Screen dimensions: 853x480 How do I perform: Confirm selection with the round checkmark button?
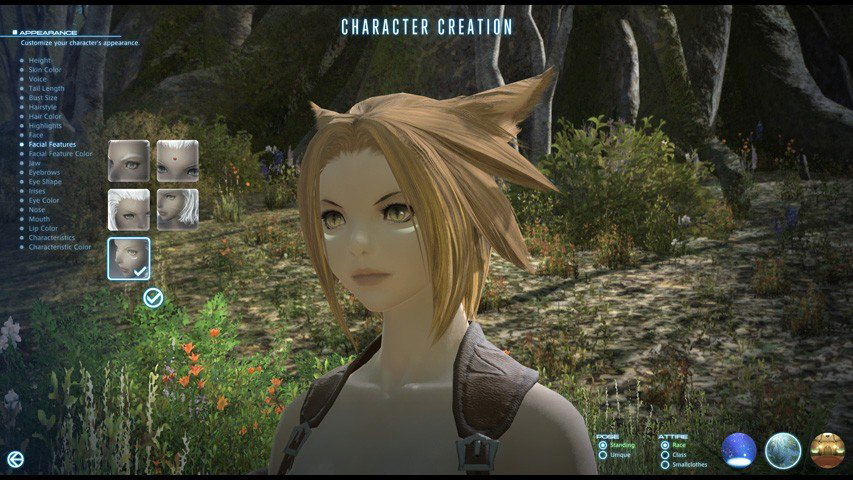pos(153,297)
